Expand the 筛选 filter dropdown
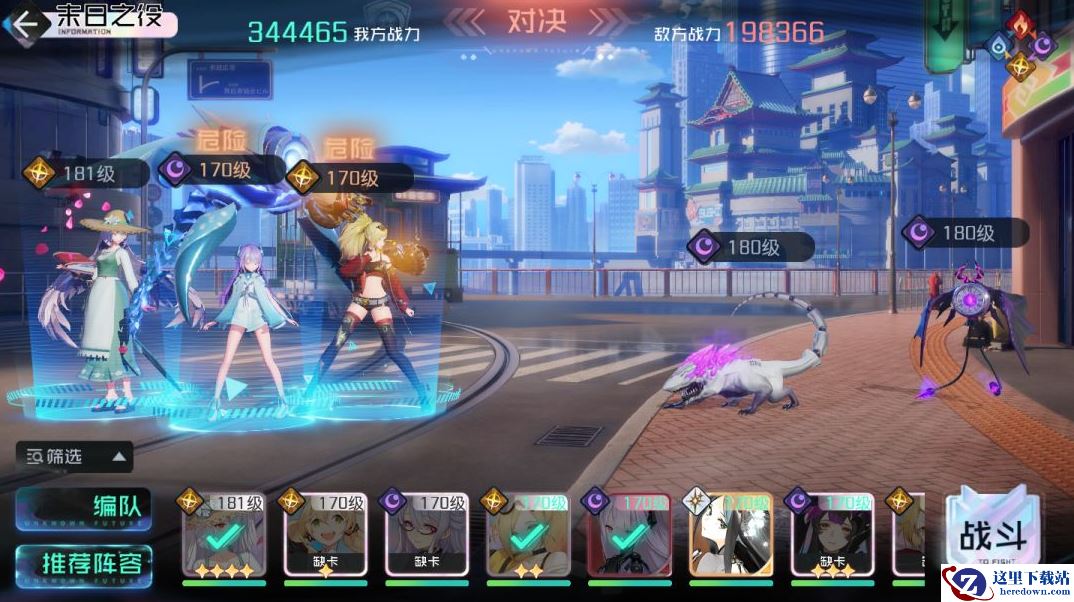Image resolution: width=1074 pixels, height=602 pixels. (75, 457)
